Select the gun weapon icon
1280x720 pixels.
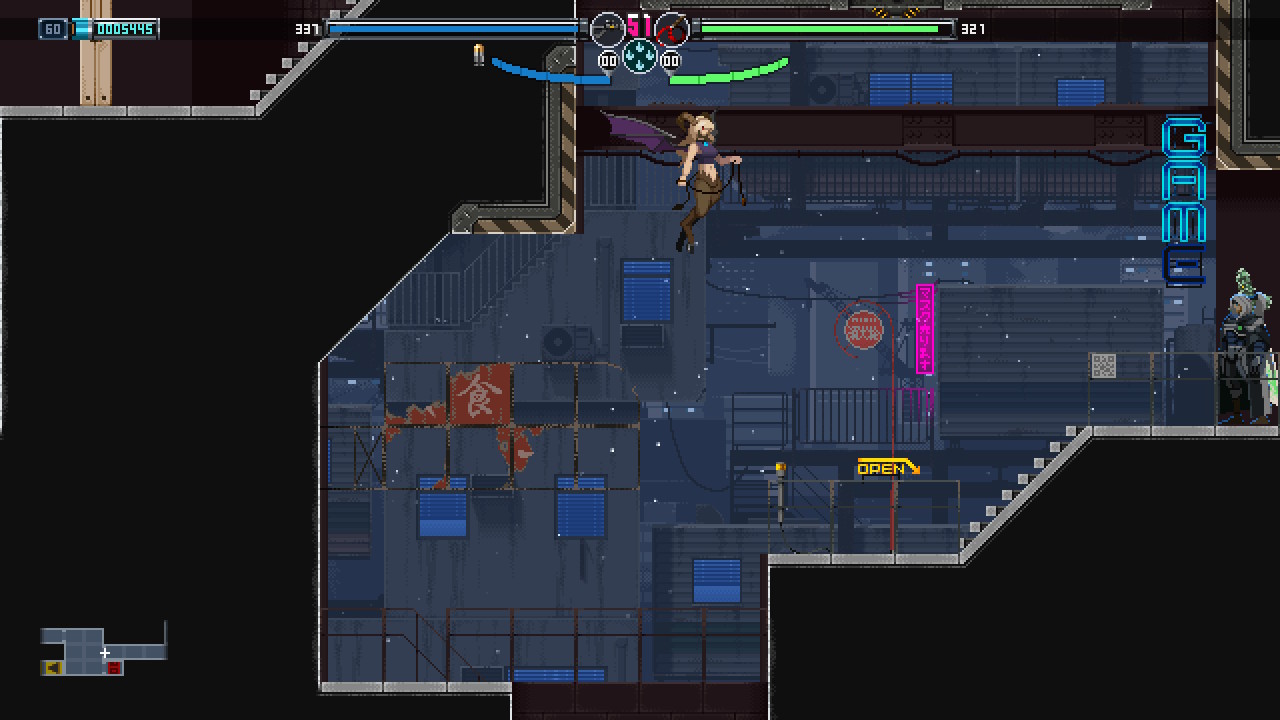pyautogui.click(x=607, y=29)
